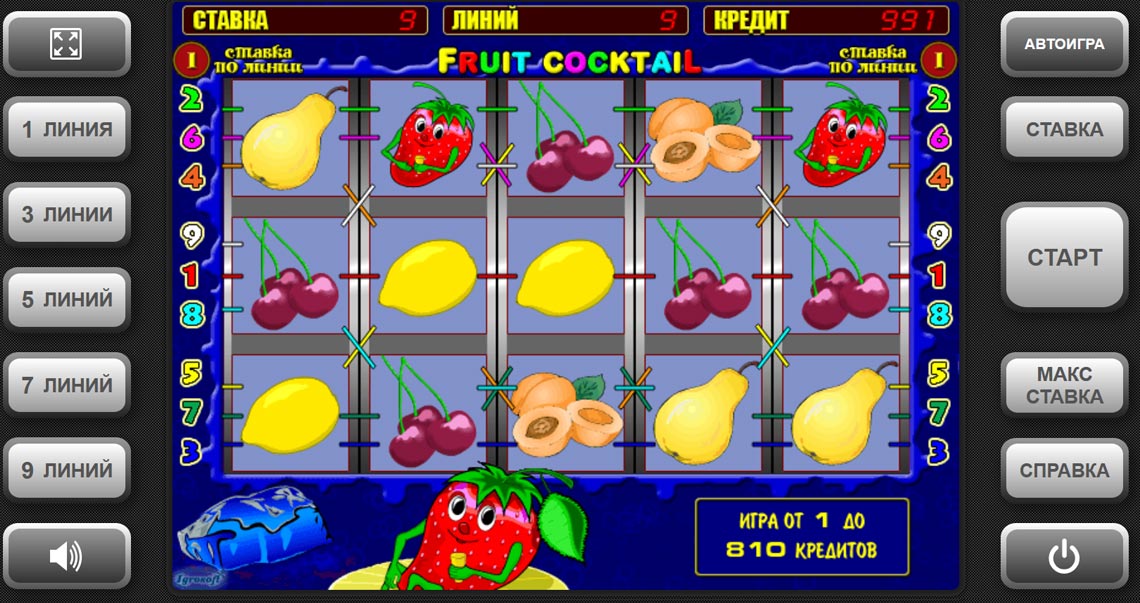Spin the reels with СТАРТ
Screen dimensions: 1140x603
[x=1064, y=257]
